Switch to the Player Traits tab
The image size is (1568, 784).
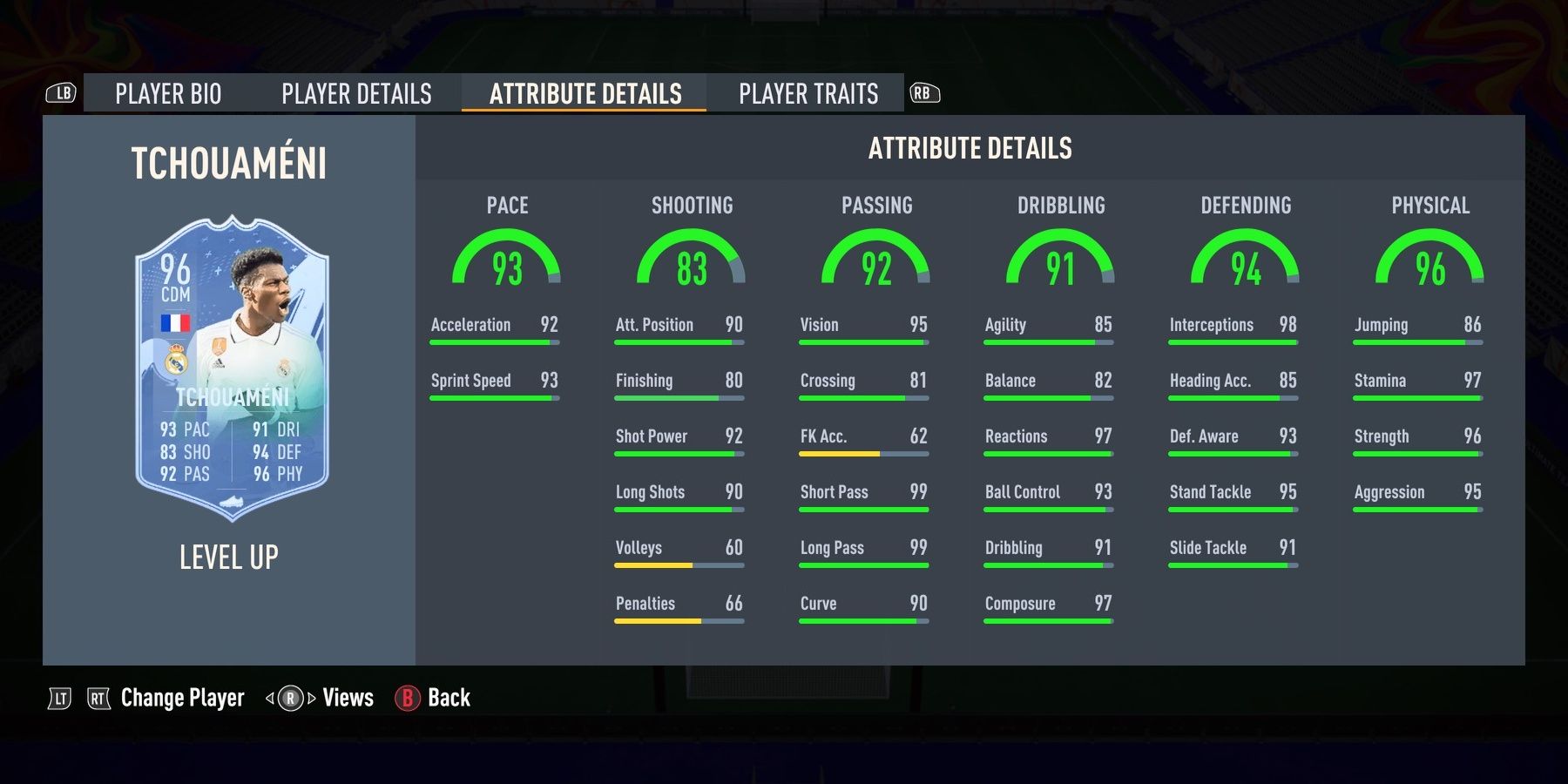[x=808, y=93]
